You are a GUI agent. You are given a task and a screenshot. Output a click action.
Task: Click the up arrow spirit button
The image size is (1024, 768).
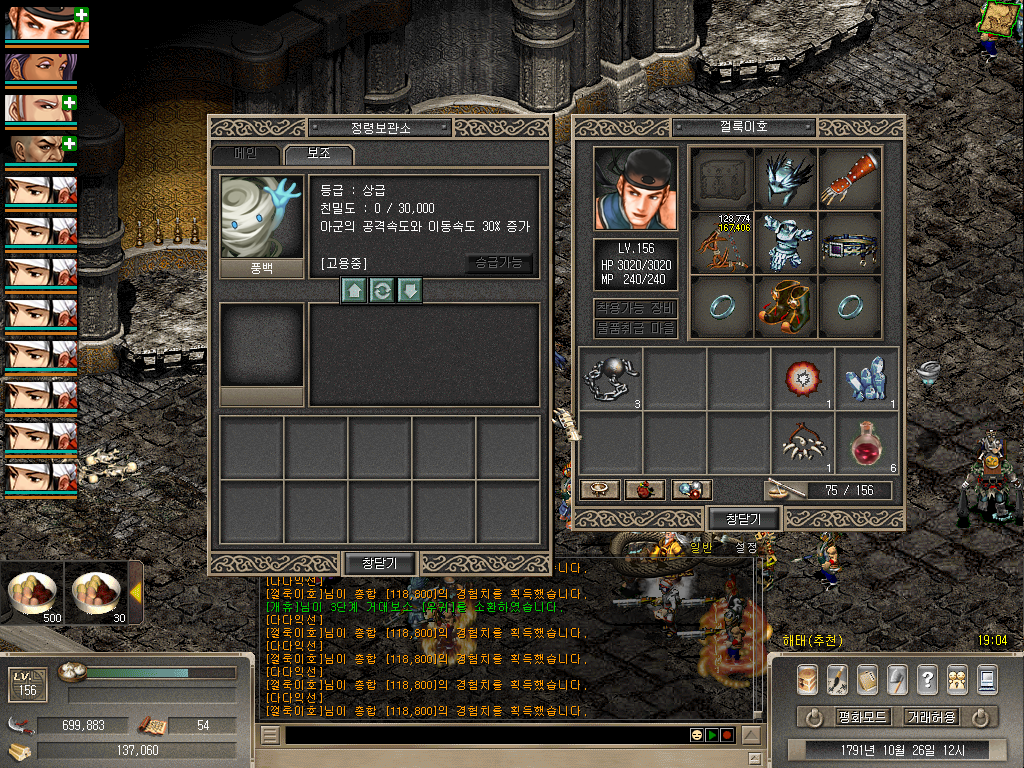[353, 291]
